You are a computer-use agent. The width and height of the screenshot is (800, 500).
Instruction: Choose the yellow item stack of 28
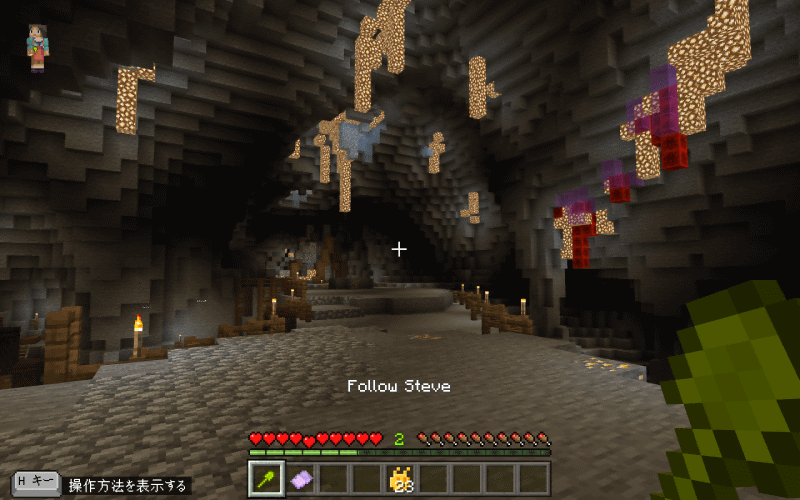(x=400, y=479)
